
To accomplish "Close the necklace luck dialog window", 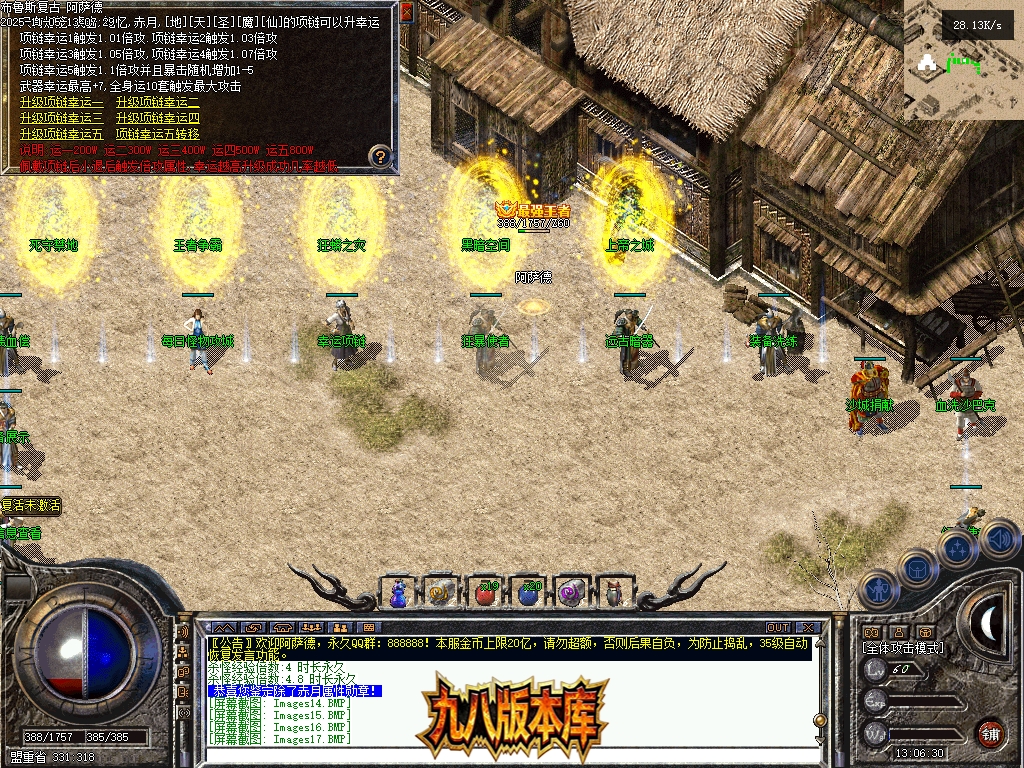I will click(x=406, y=12).
